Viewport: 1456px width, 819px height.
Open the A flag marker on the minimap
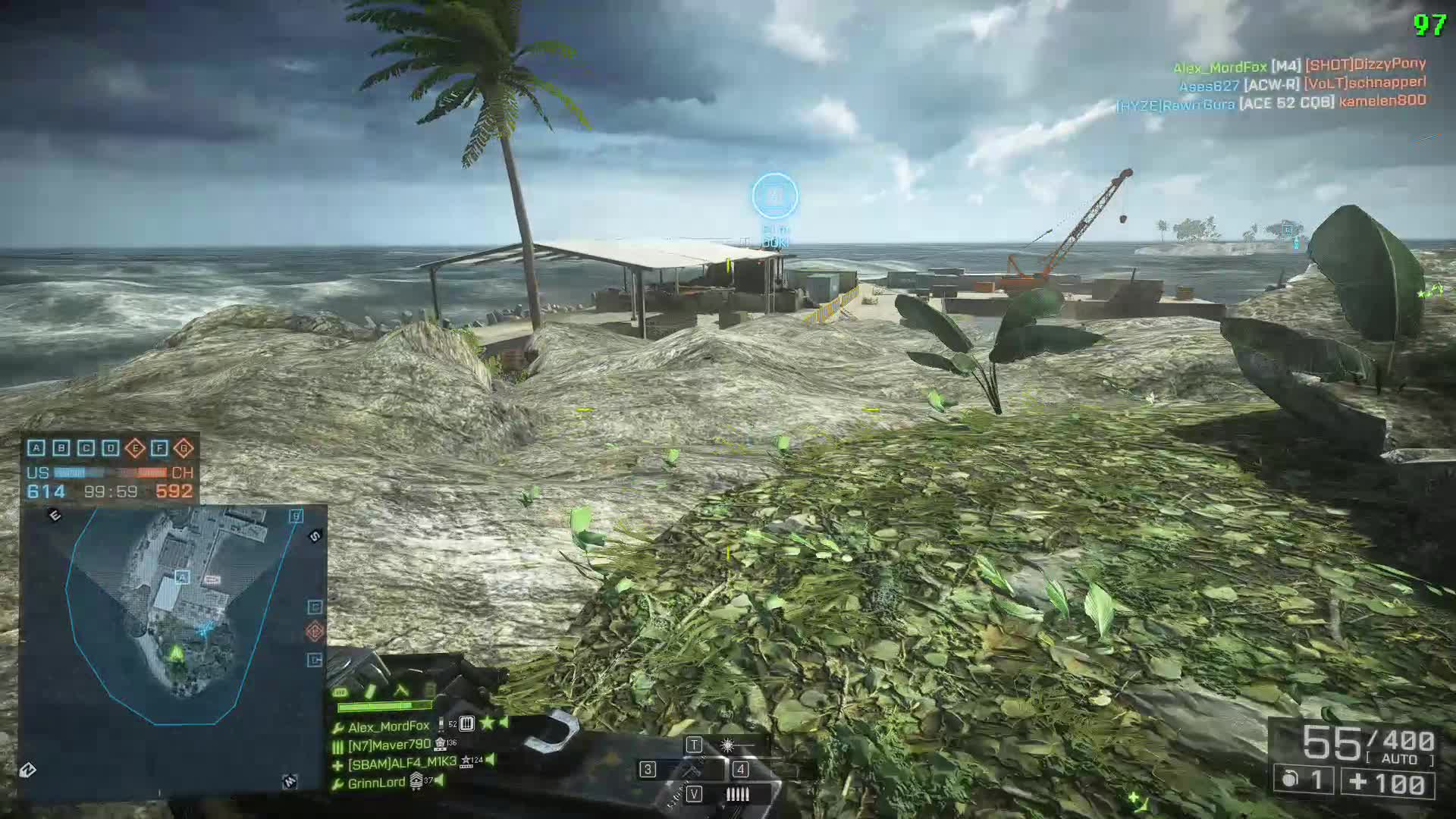tap(180, 576)
